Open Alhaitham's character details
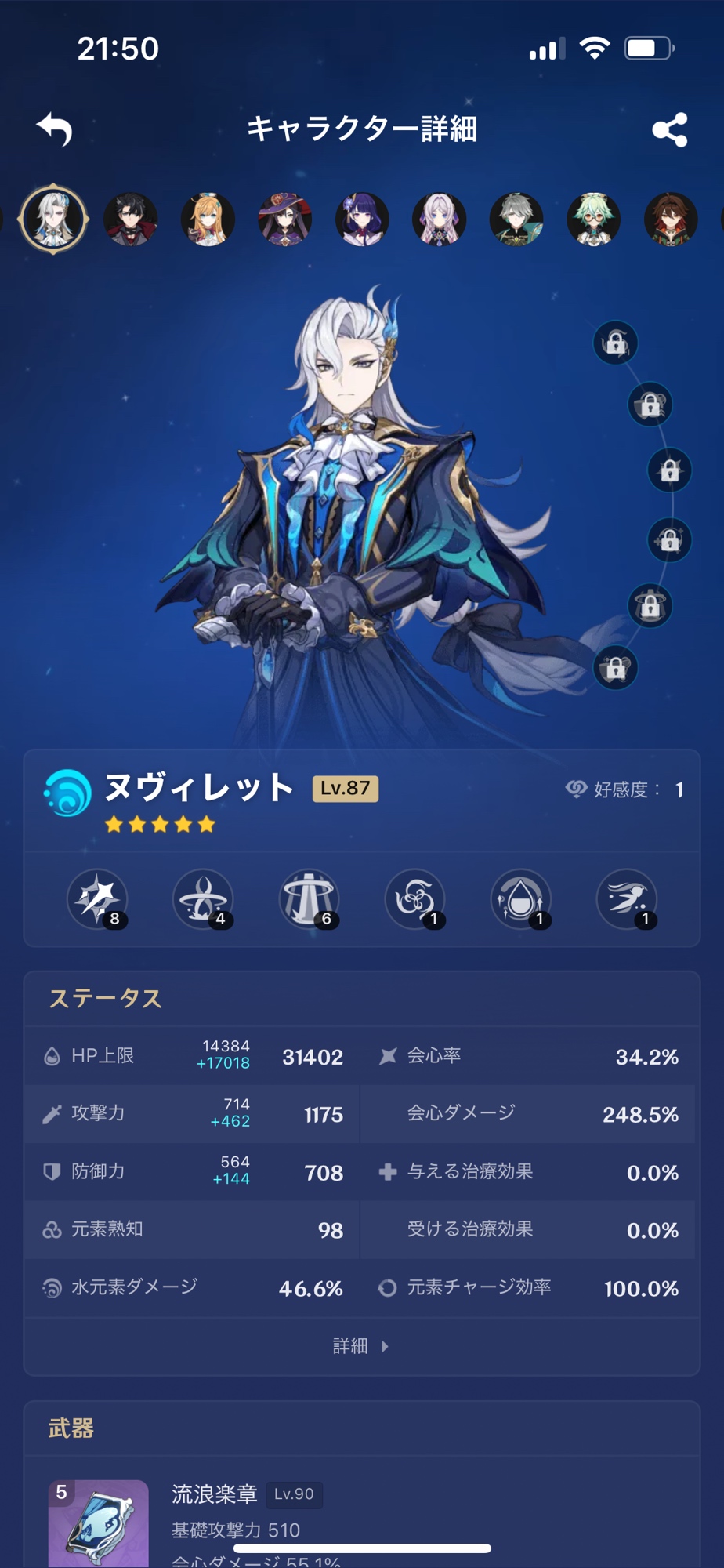 click(516, 219)
